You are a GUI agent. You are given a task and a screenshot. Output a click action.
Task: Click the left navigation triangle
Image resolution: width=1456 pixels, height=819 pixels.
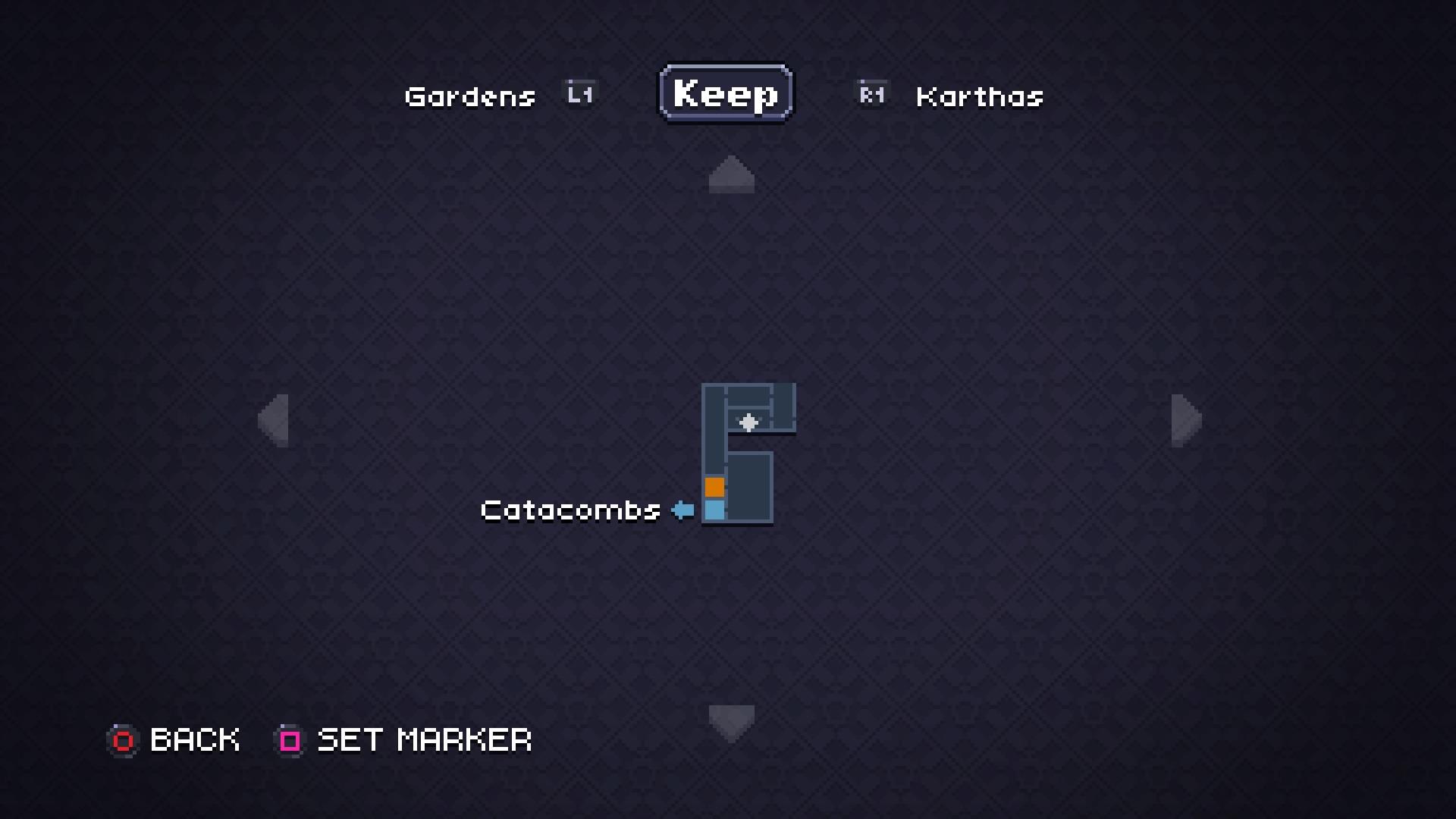click(x=275, y=421)
